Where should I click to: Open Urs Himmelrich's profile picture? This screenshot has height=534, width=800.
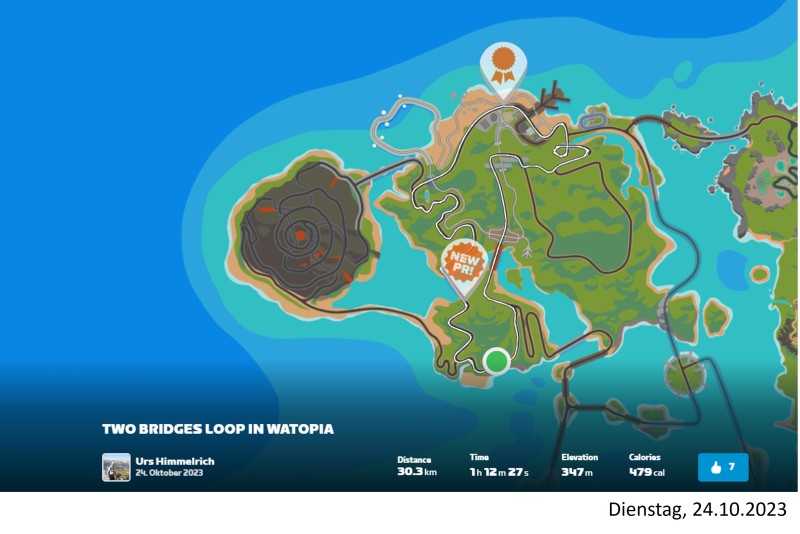pos(116,467)
